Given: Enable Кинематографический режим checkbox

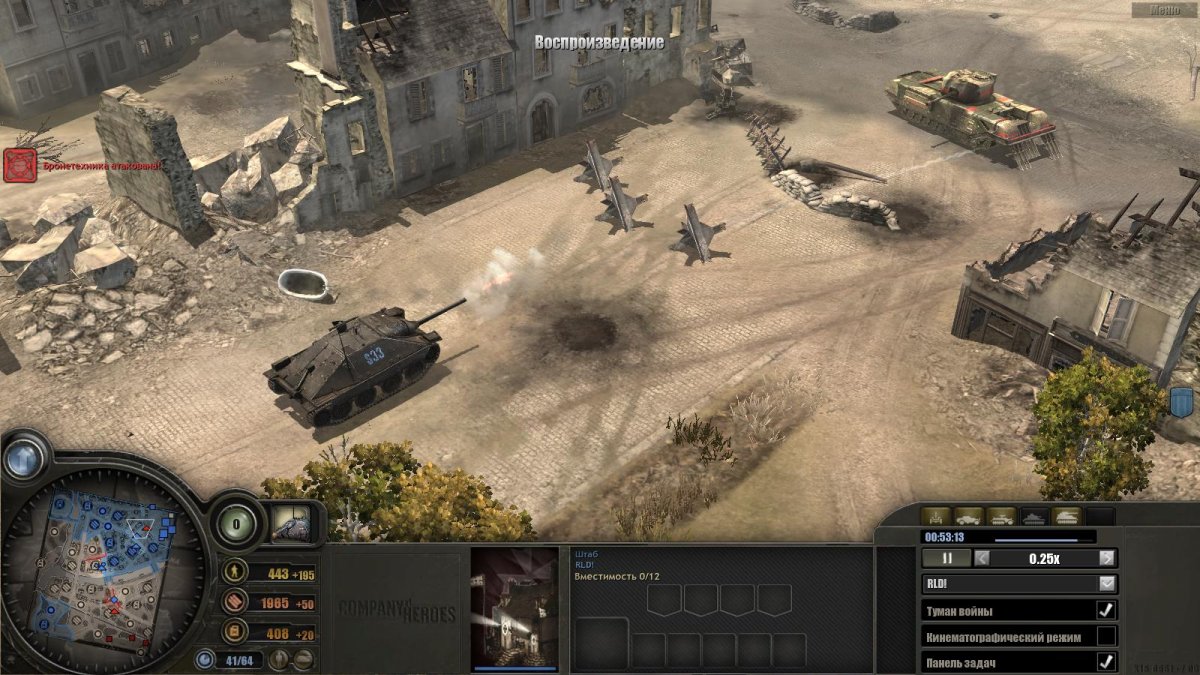Looking at the screenshot, I should [1106, 636].
